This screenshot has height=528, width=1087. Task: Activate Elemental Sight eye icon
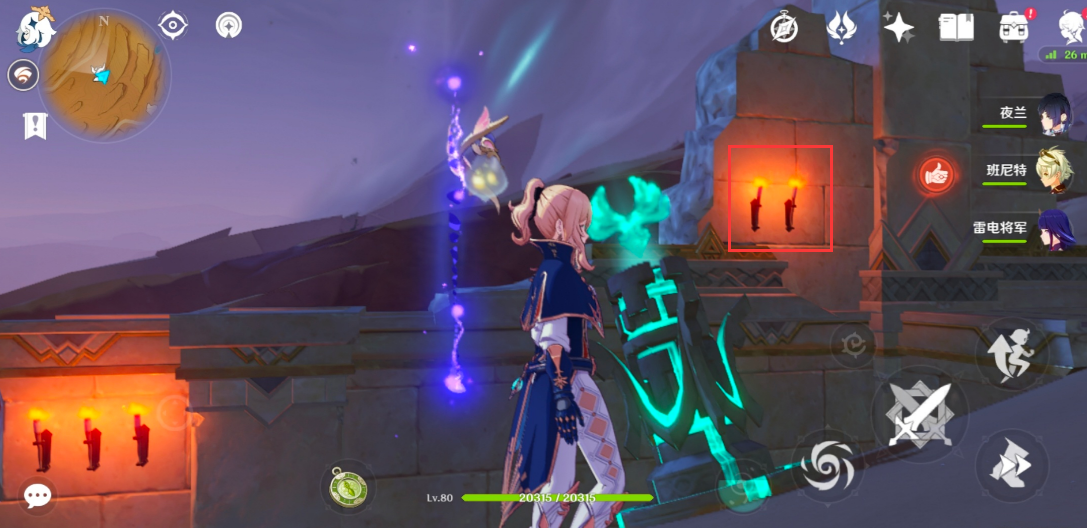[x=172, y=25]
